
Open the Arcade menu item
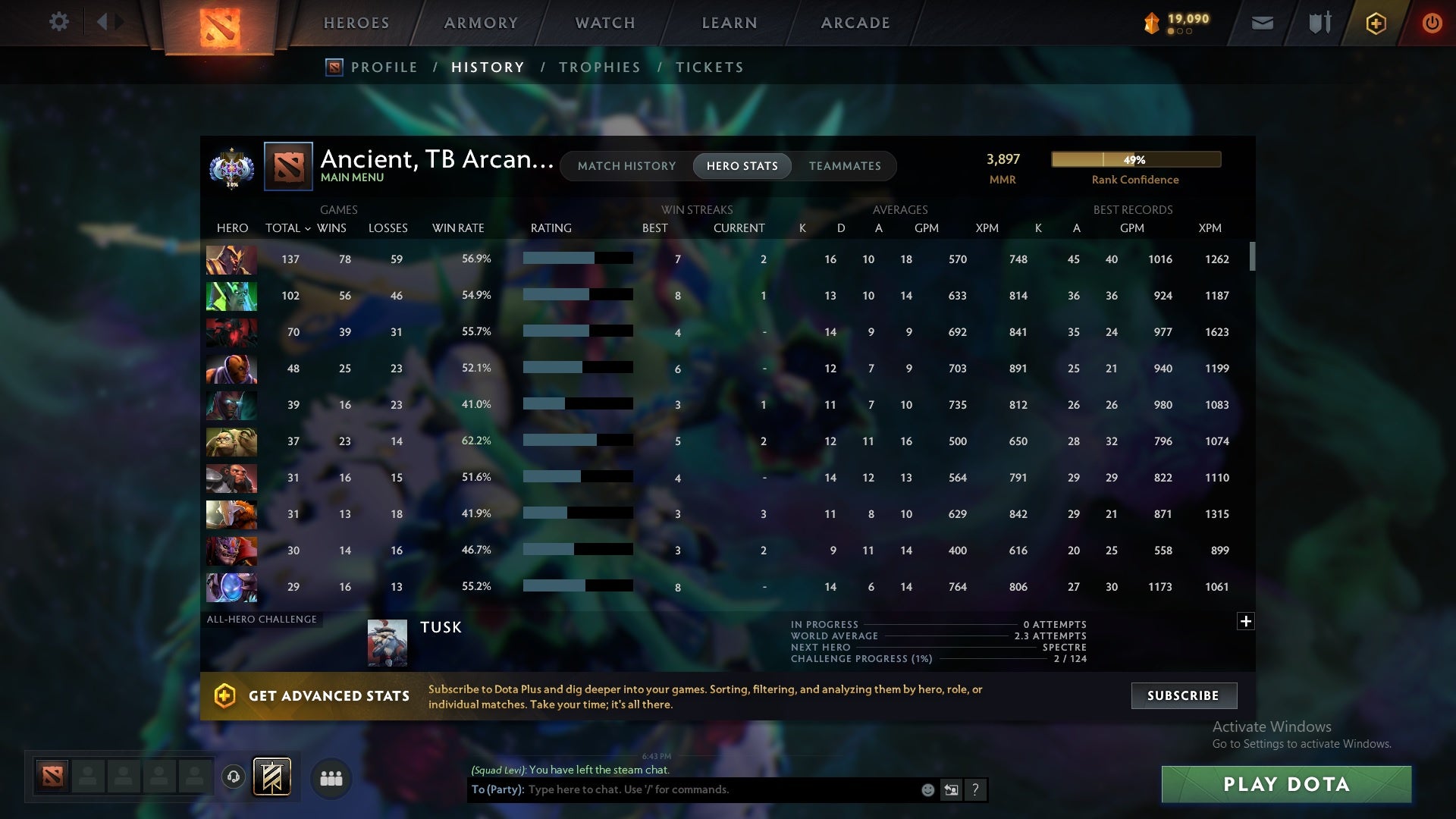click(854, 23)
